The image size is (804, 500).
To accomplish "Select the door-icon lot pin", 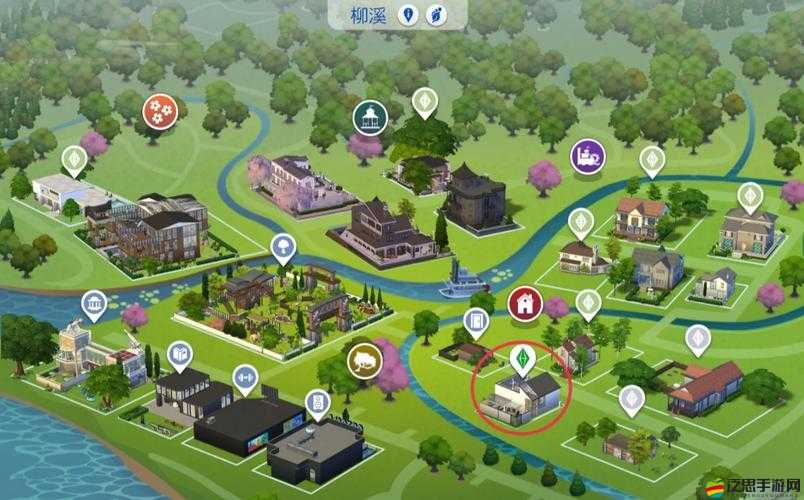I will tap(476, 321).
